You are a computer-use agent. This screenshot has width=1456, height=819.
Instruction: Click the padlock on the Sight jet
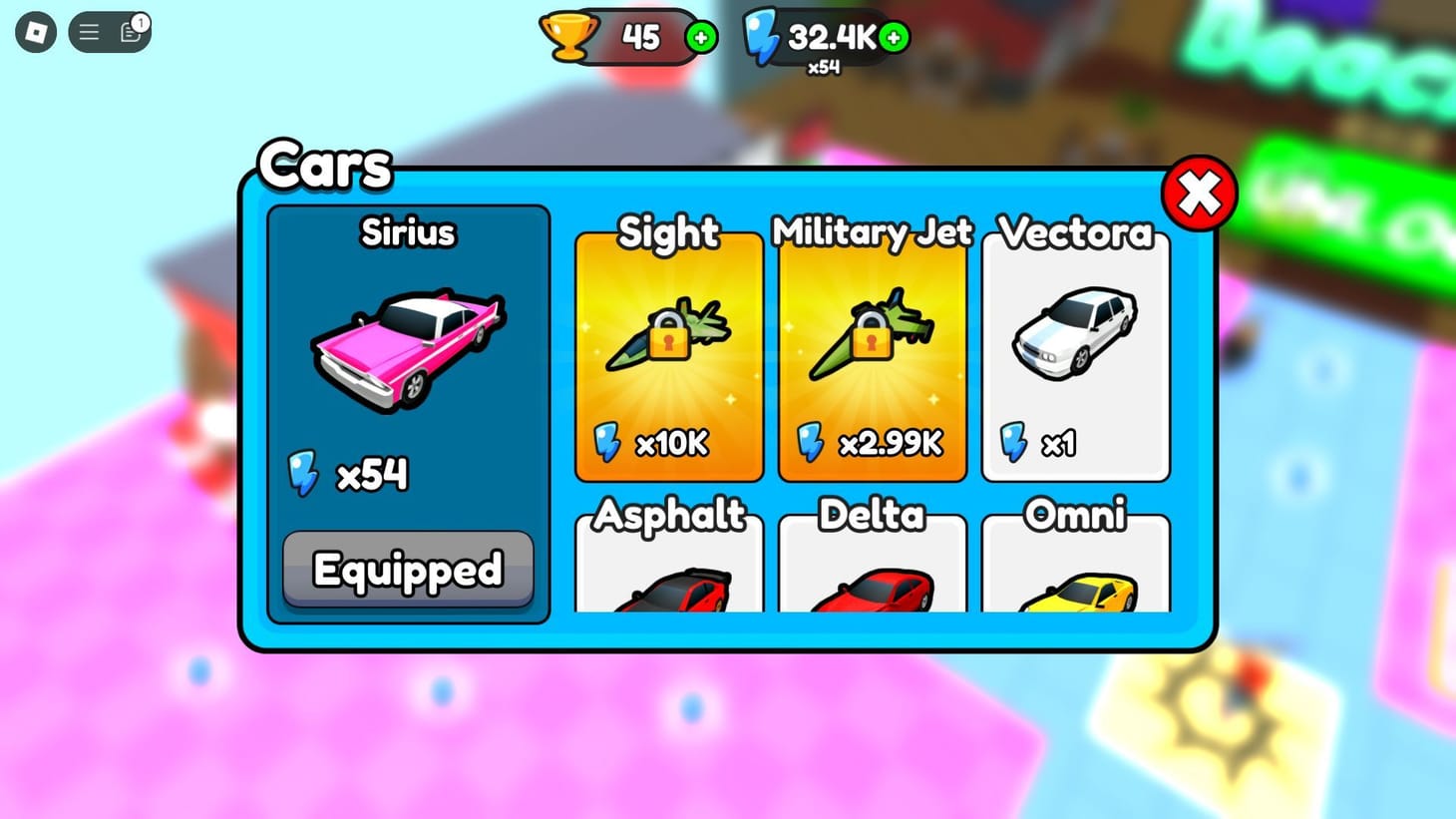click(670, 337)
